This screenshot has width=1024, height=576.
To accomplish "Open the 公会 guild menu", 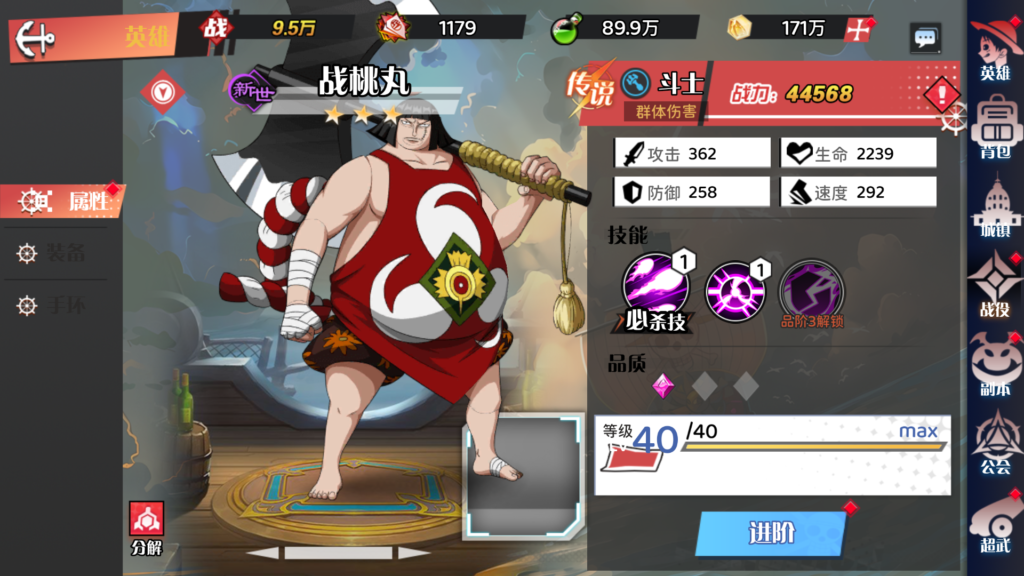I will pyautogui.click(x=994, y=445).
